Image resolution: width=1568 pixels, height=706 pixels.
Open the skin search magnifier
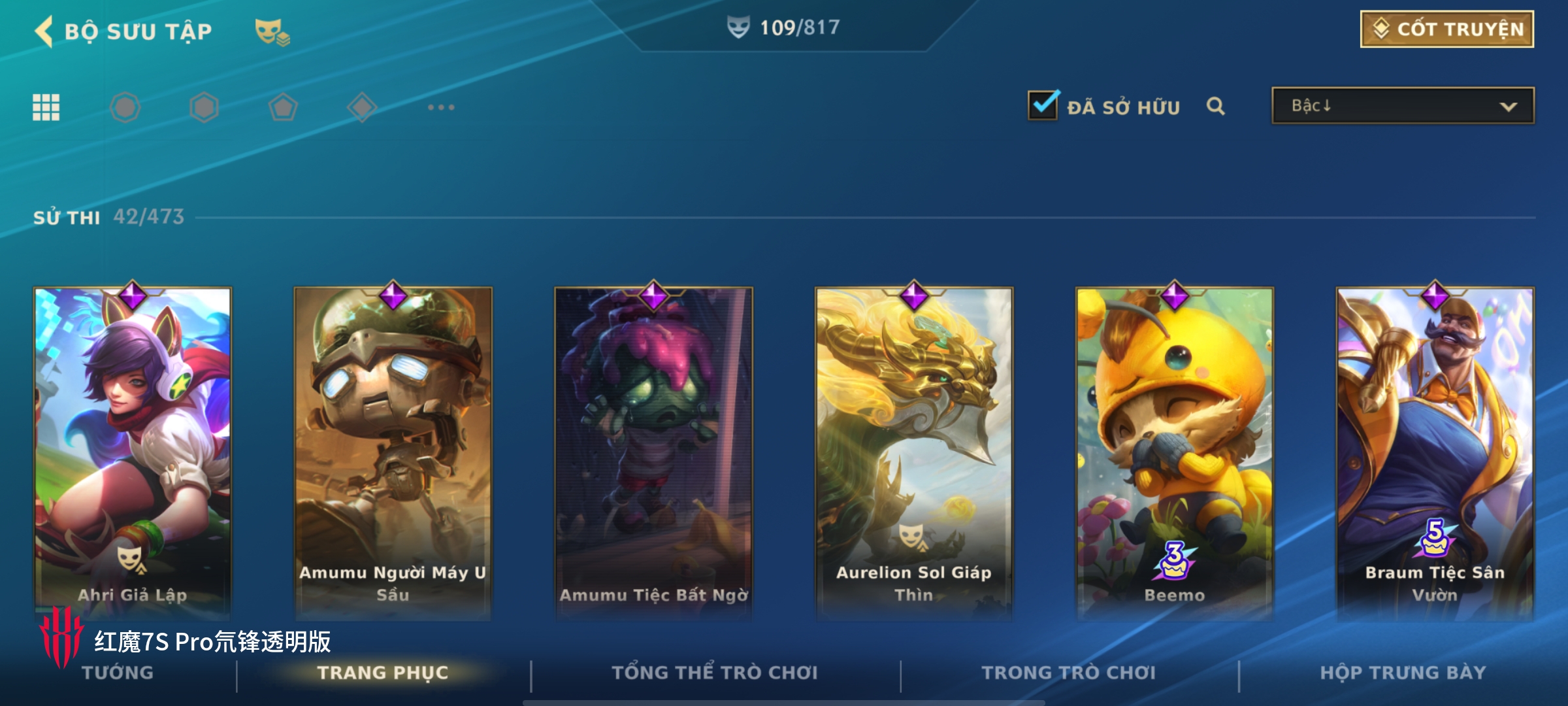(x=1215, y=107)
